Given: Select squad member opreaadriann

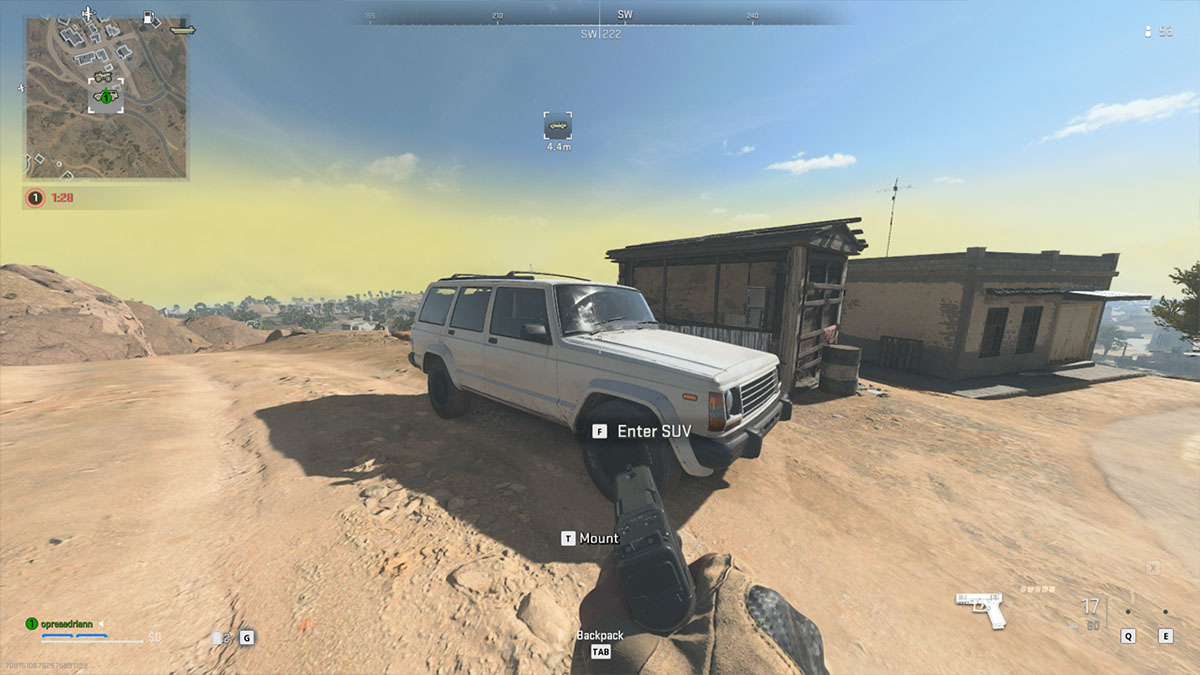Looking at the screenshot, I should [x=64, y=624].
